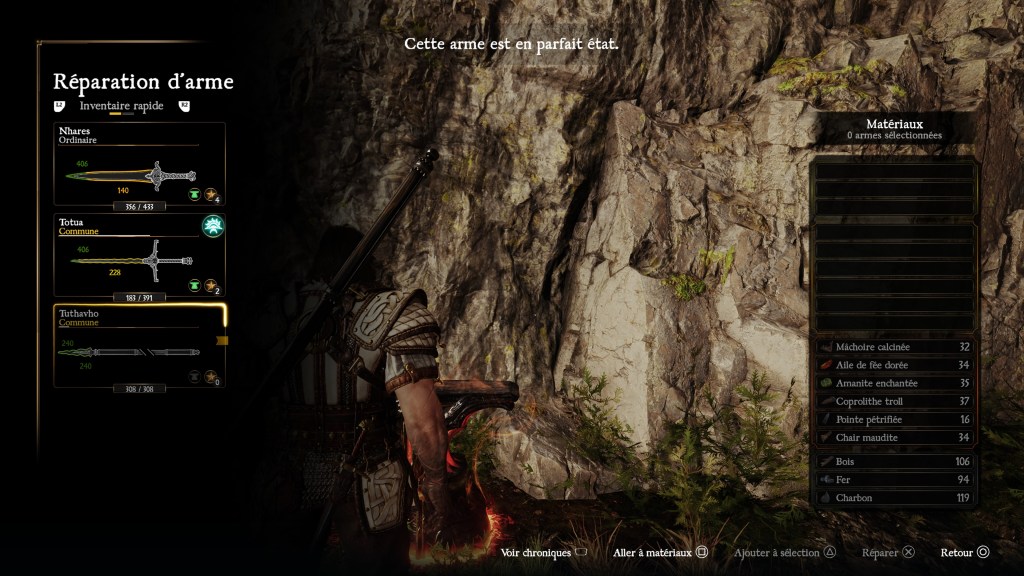Select the Fer resource row
The height and width of the screenshot is (576, 1024).
[895, 480]
